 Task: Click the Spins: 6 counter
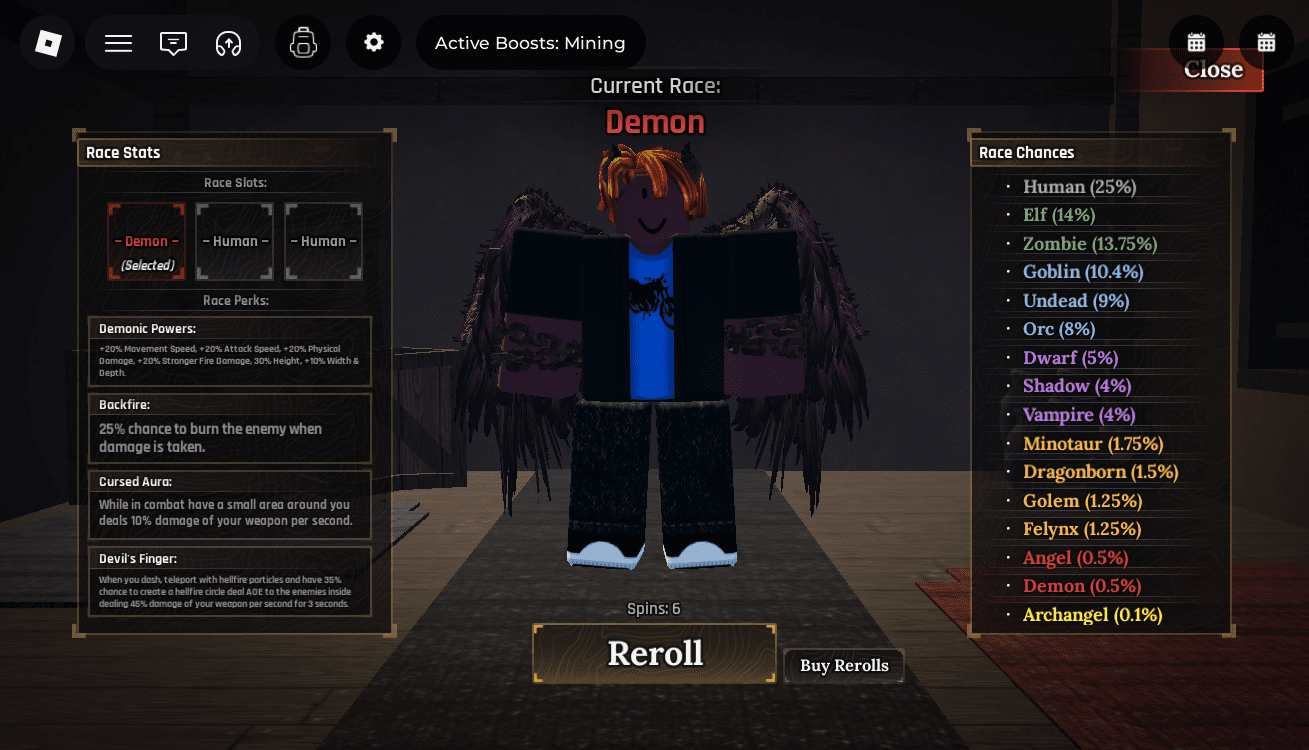[654, 608]
